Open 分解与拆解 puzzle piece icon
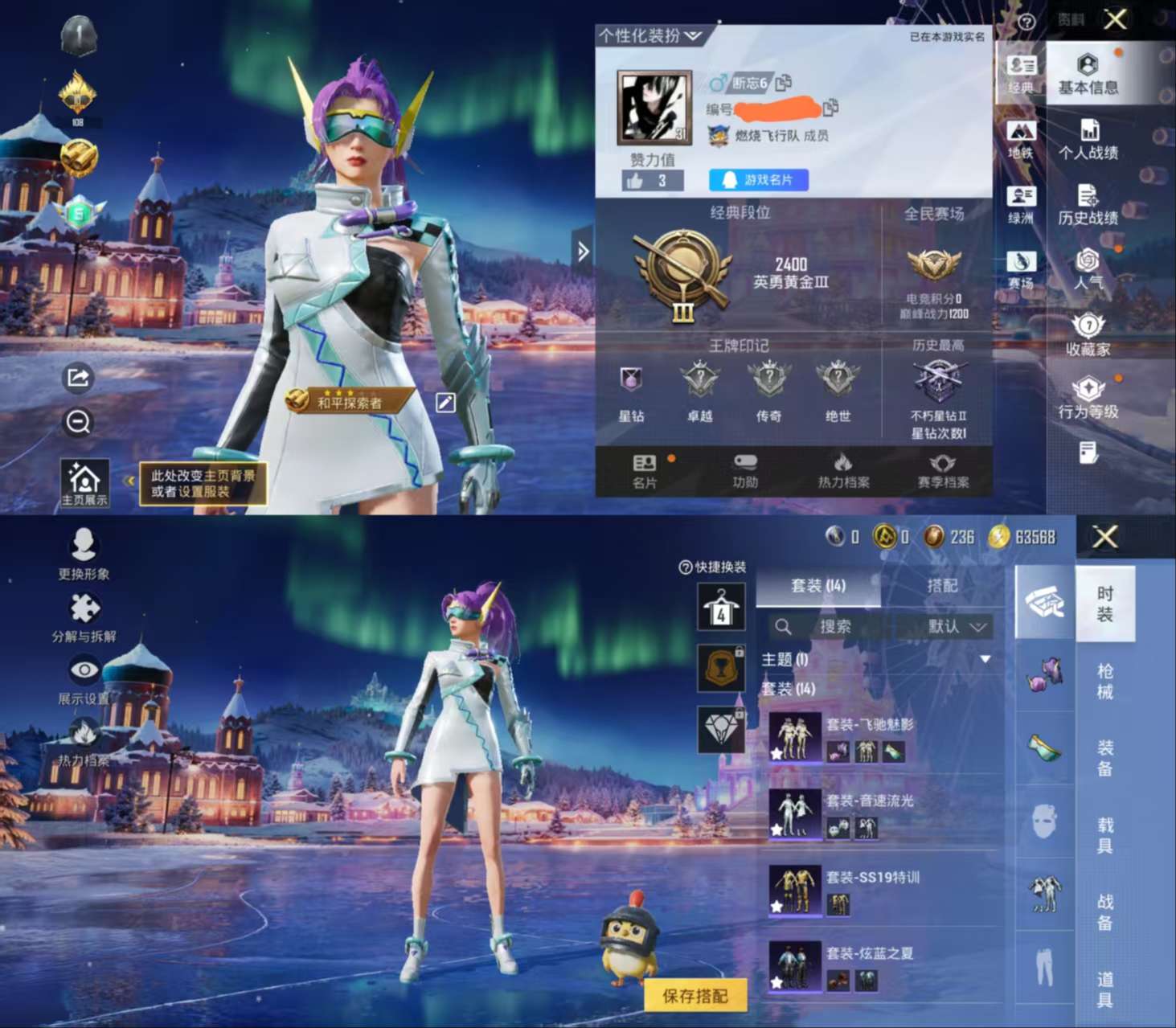This screenshot has width=1176, height=1028. point(84,617)
